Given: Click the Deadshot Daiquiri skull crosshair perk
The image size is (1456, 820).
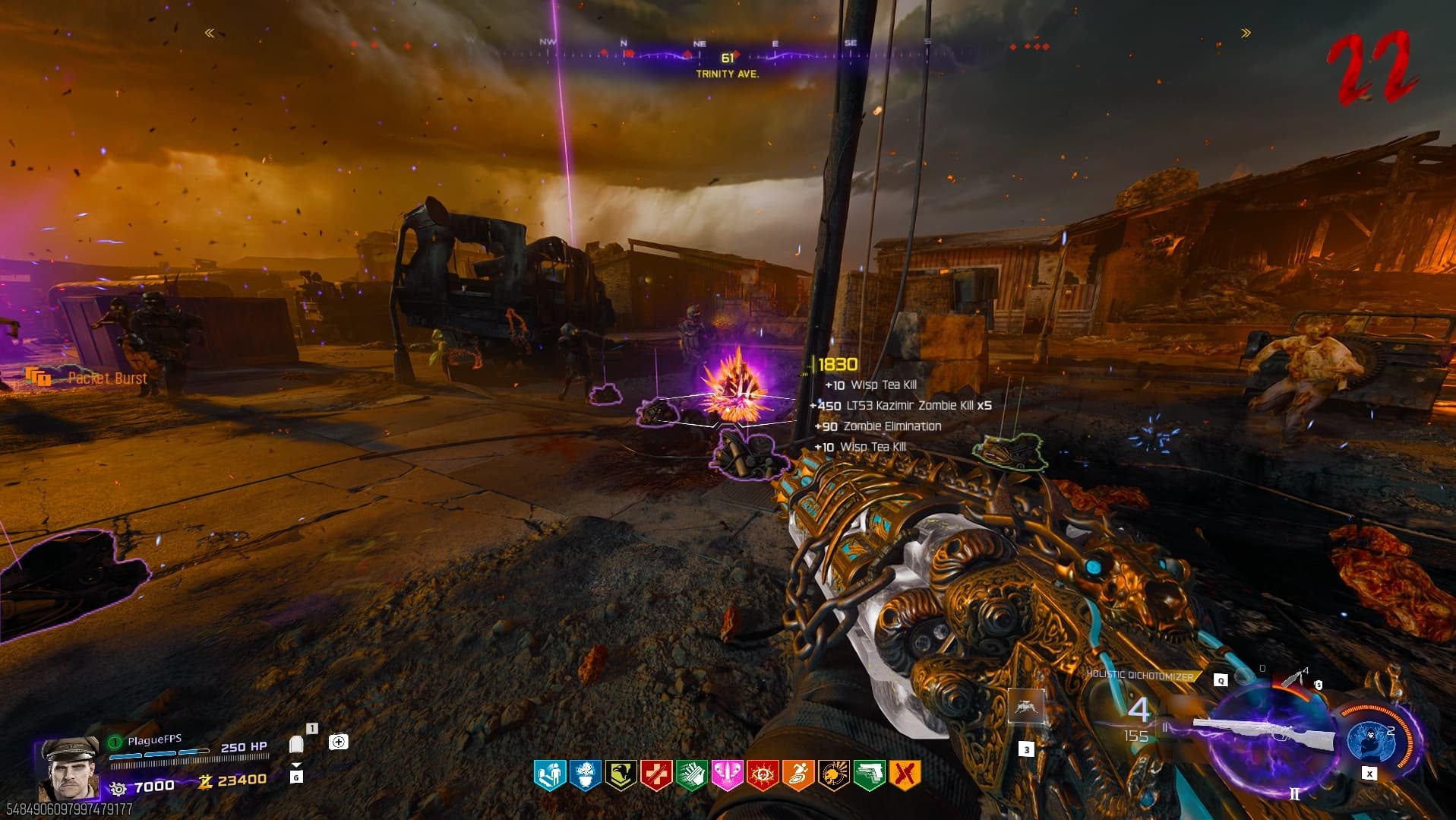Looking at the screenshot, I should pos(833,776).
